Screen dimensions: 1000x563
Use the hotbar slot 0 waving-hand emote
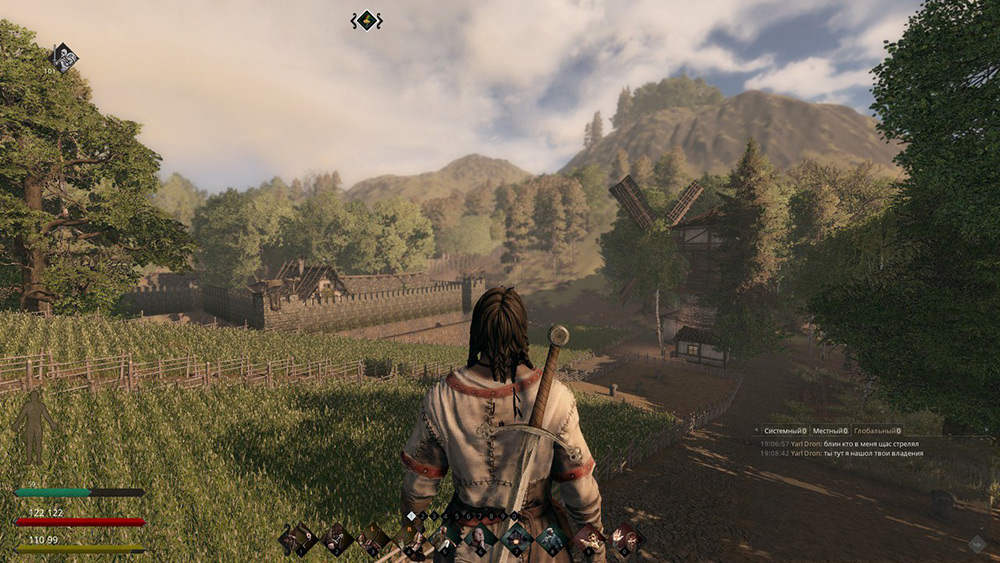coord(625,539)
